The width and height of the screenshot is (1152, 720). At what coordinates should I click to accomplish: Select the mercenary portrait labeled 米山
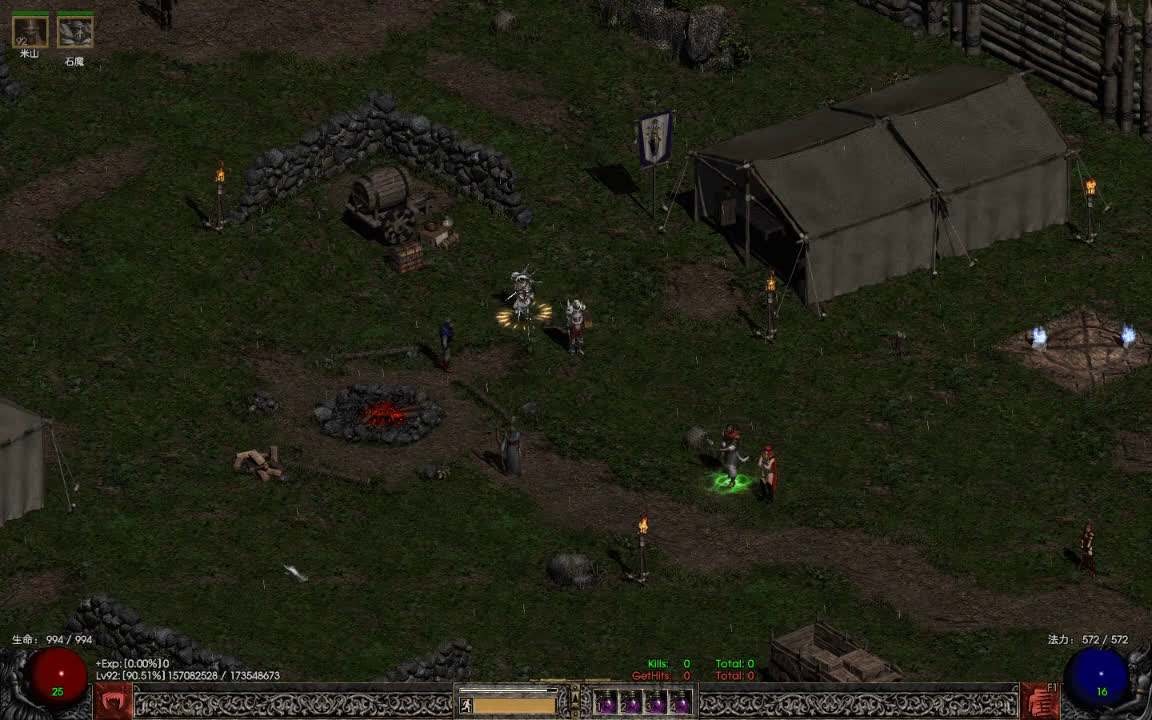point(30,32)
